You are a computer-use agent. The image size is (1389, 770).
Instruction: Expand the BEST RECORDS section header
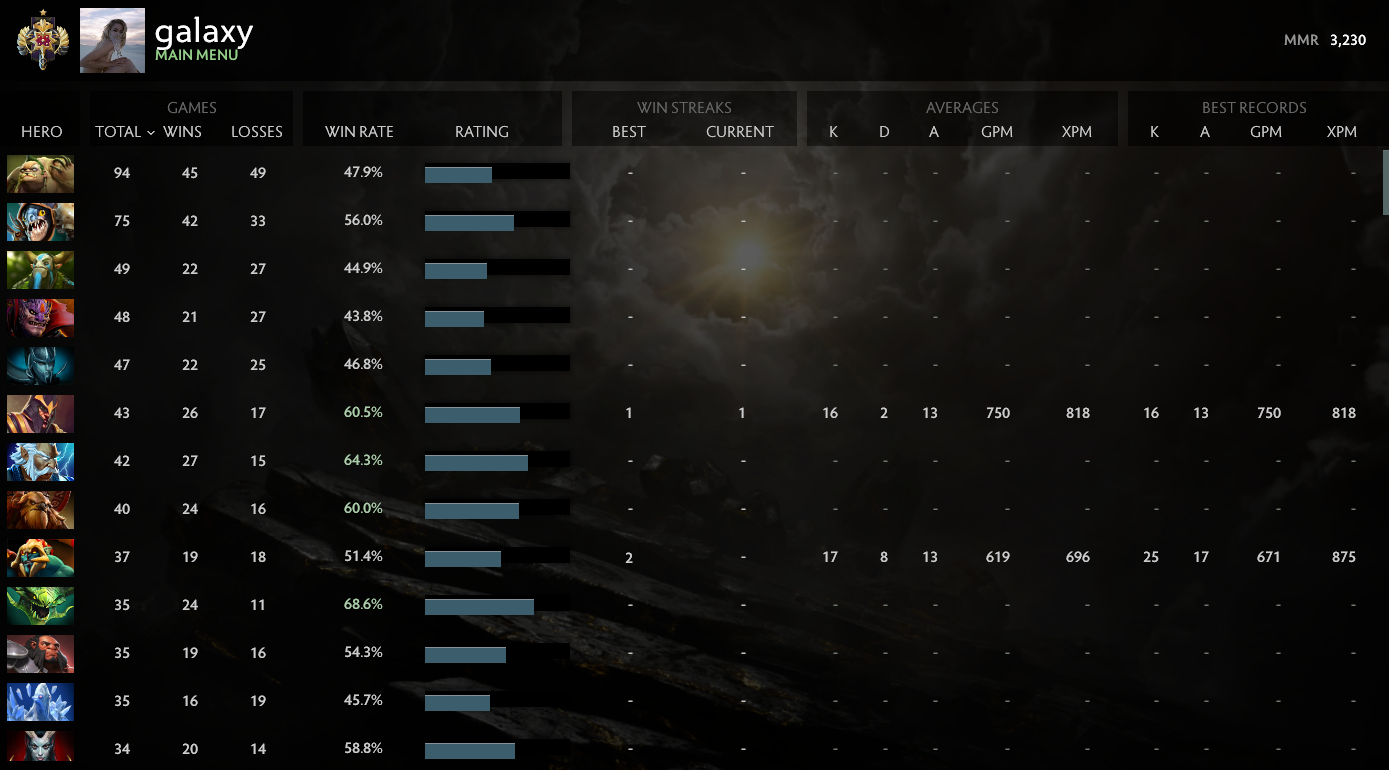1253,107
